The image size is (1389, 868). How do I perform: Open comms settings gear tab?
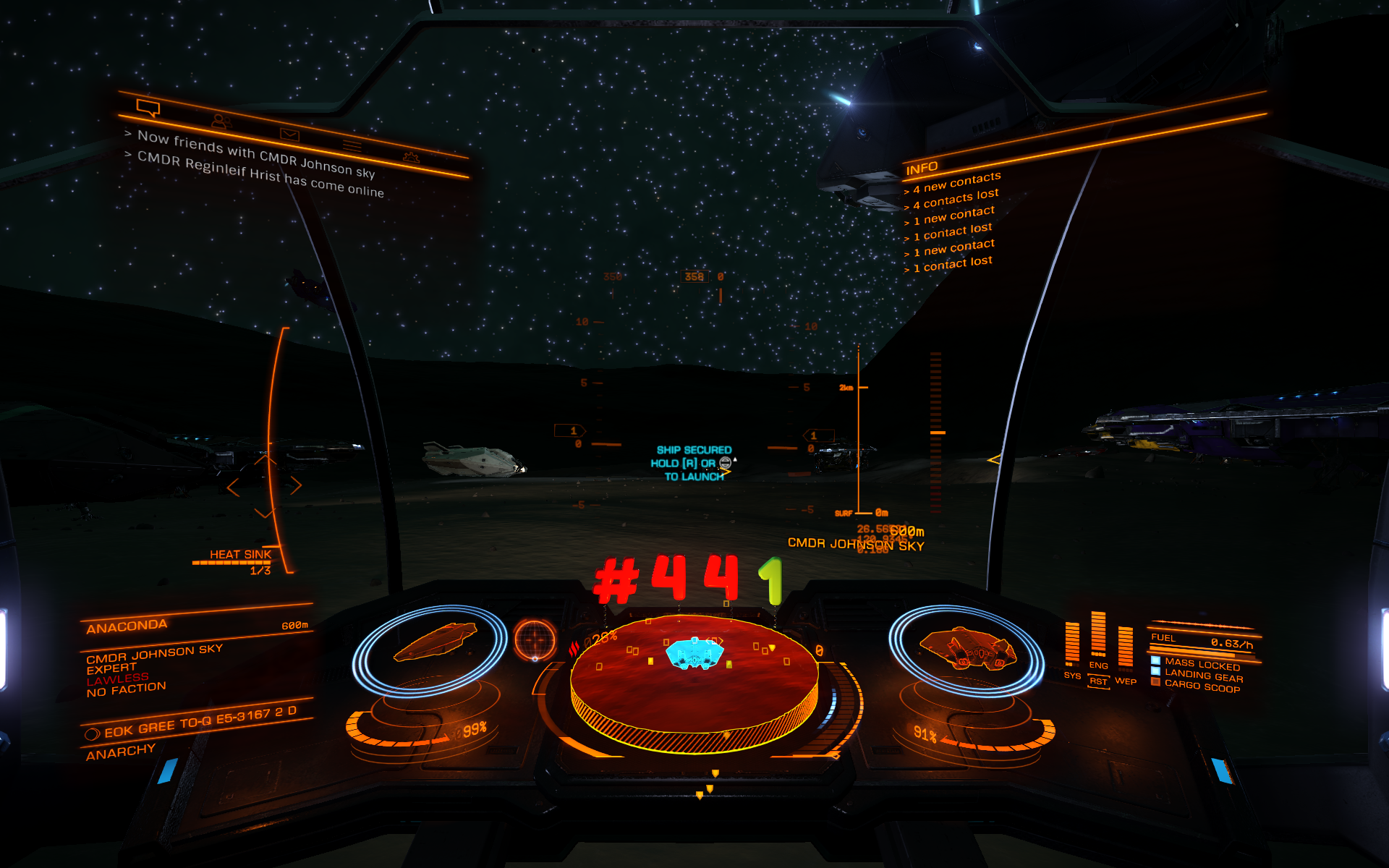411,157
